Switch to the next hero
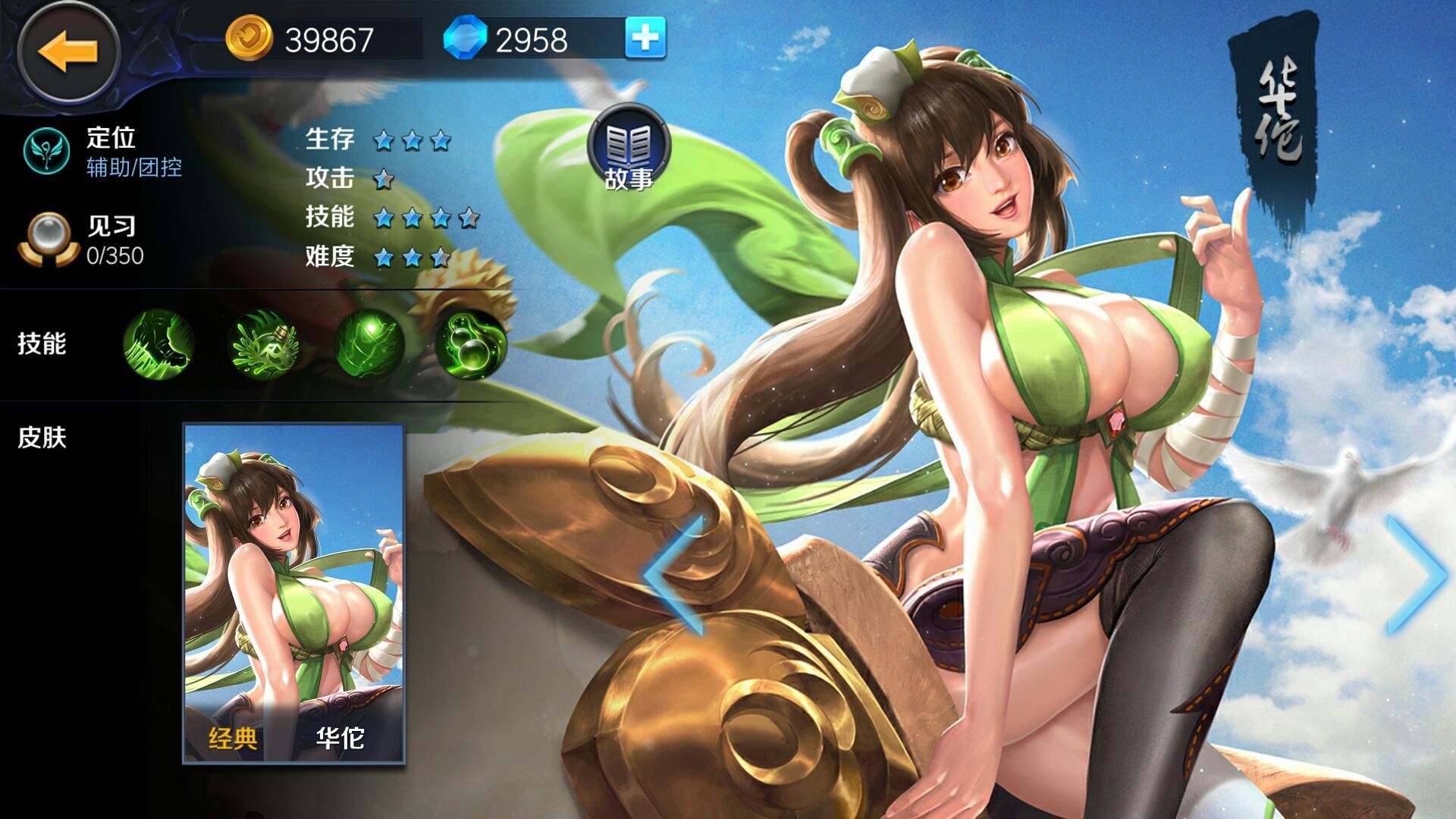This screenshot has width=1456, height=819. tap(1415, 575)
